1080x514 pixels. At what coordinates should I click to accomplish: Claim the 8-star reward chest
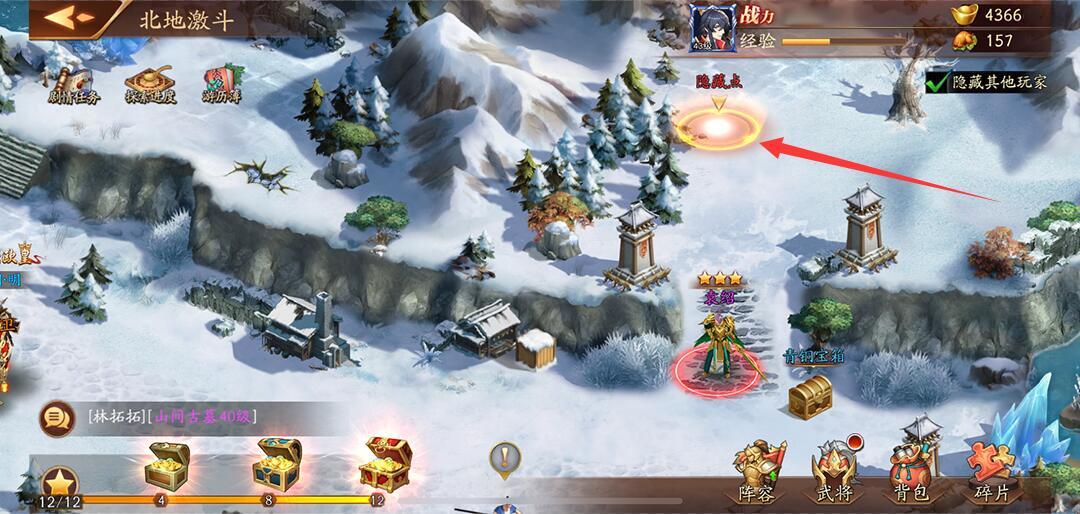269,463
